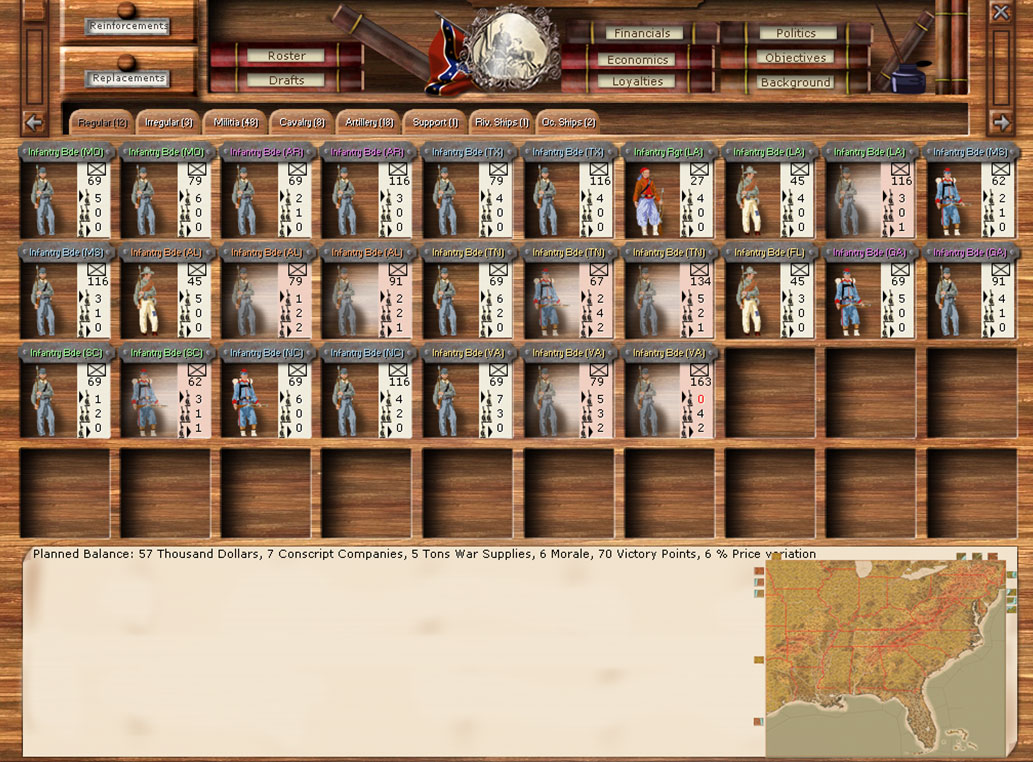
Task: Open the Politics ledger
Action: tap(795, 34)
